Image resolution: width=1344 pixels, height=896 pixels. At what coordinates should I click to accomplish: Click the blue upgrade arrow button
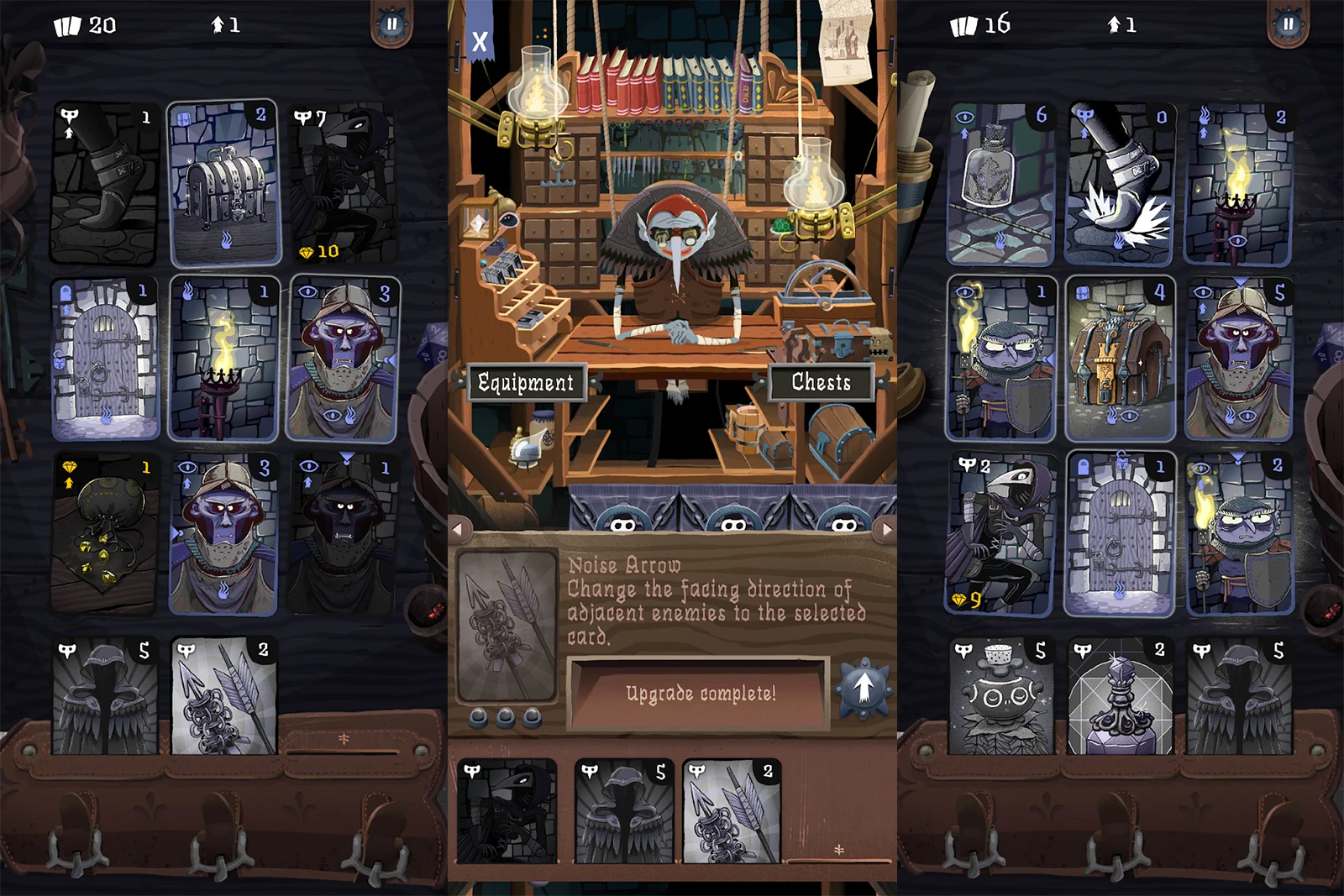[863, 689]
